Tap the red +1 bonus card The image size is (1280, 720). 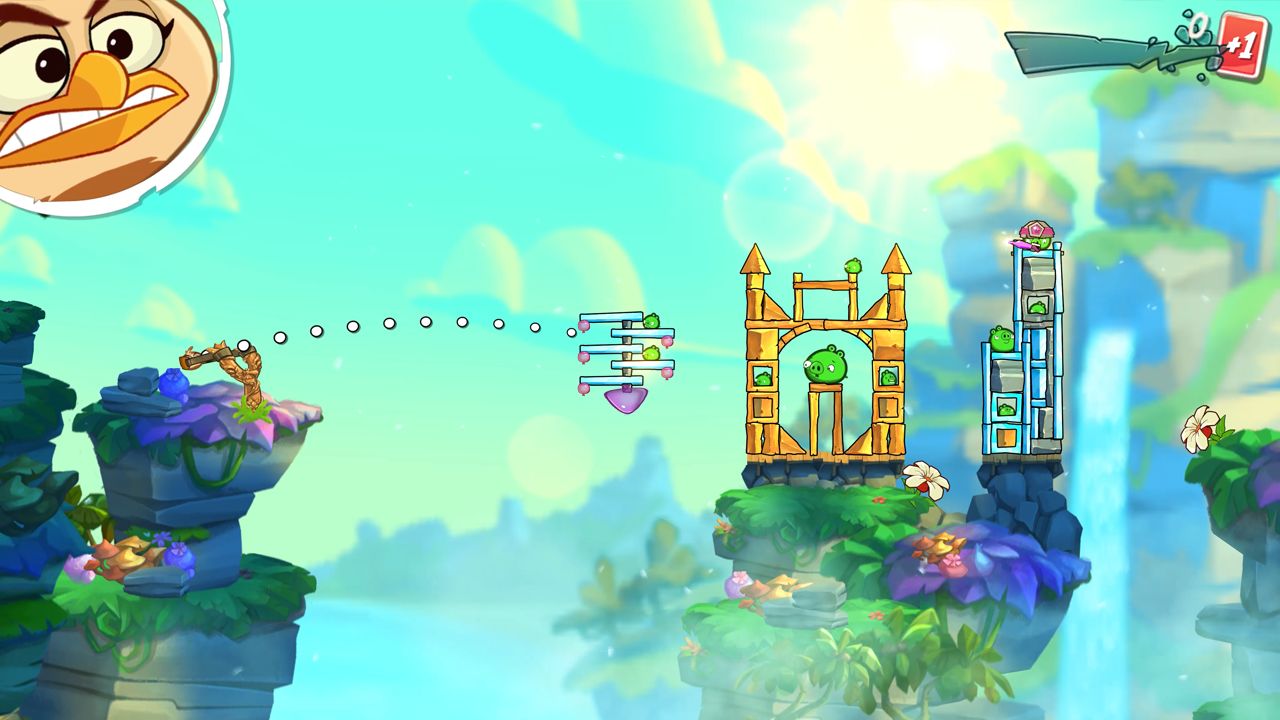click(x=1241, y=46)
